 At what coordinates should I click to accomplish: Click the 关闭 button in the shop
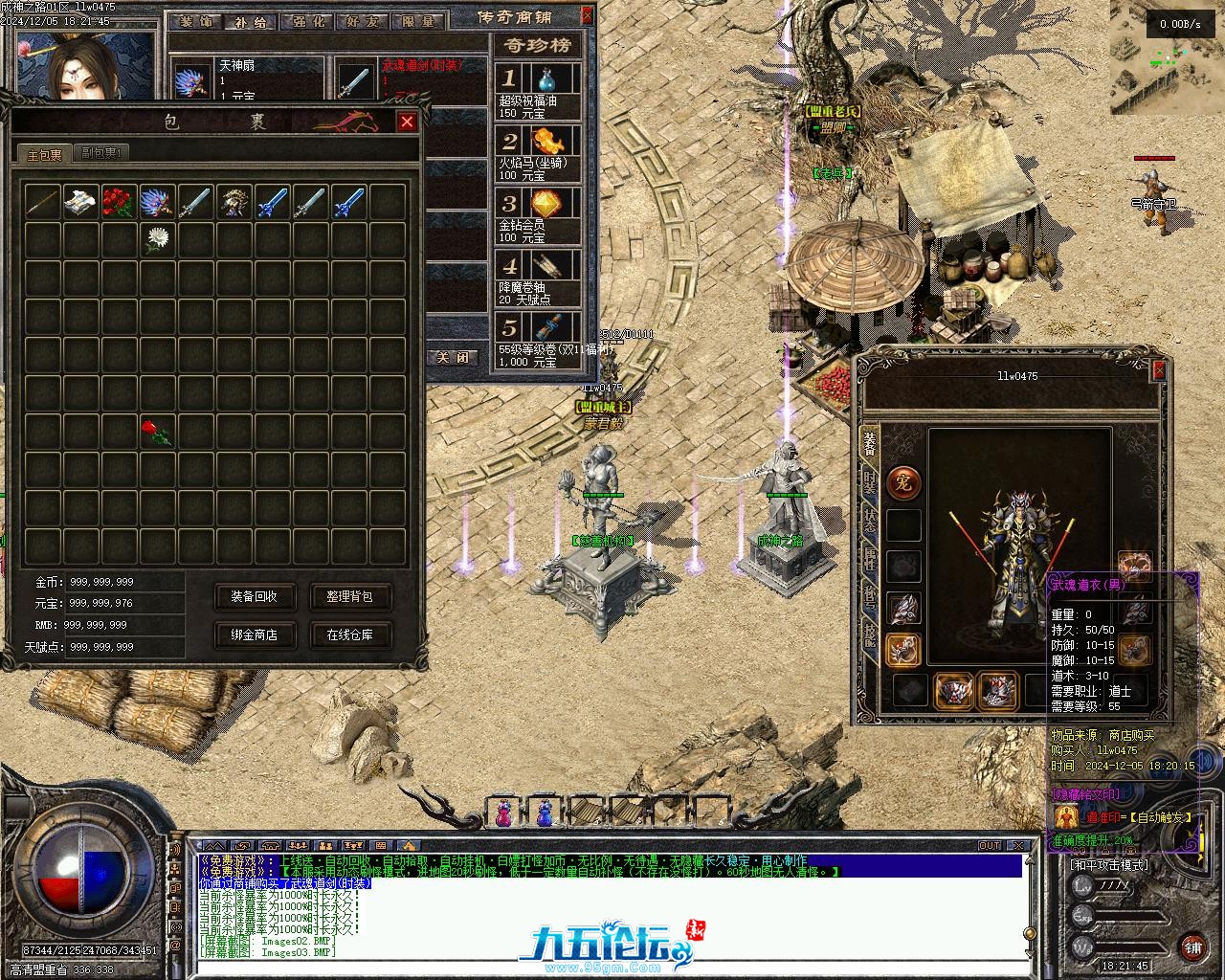pyautogui.click(x=453, y=357)
